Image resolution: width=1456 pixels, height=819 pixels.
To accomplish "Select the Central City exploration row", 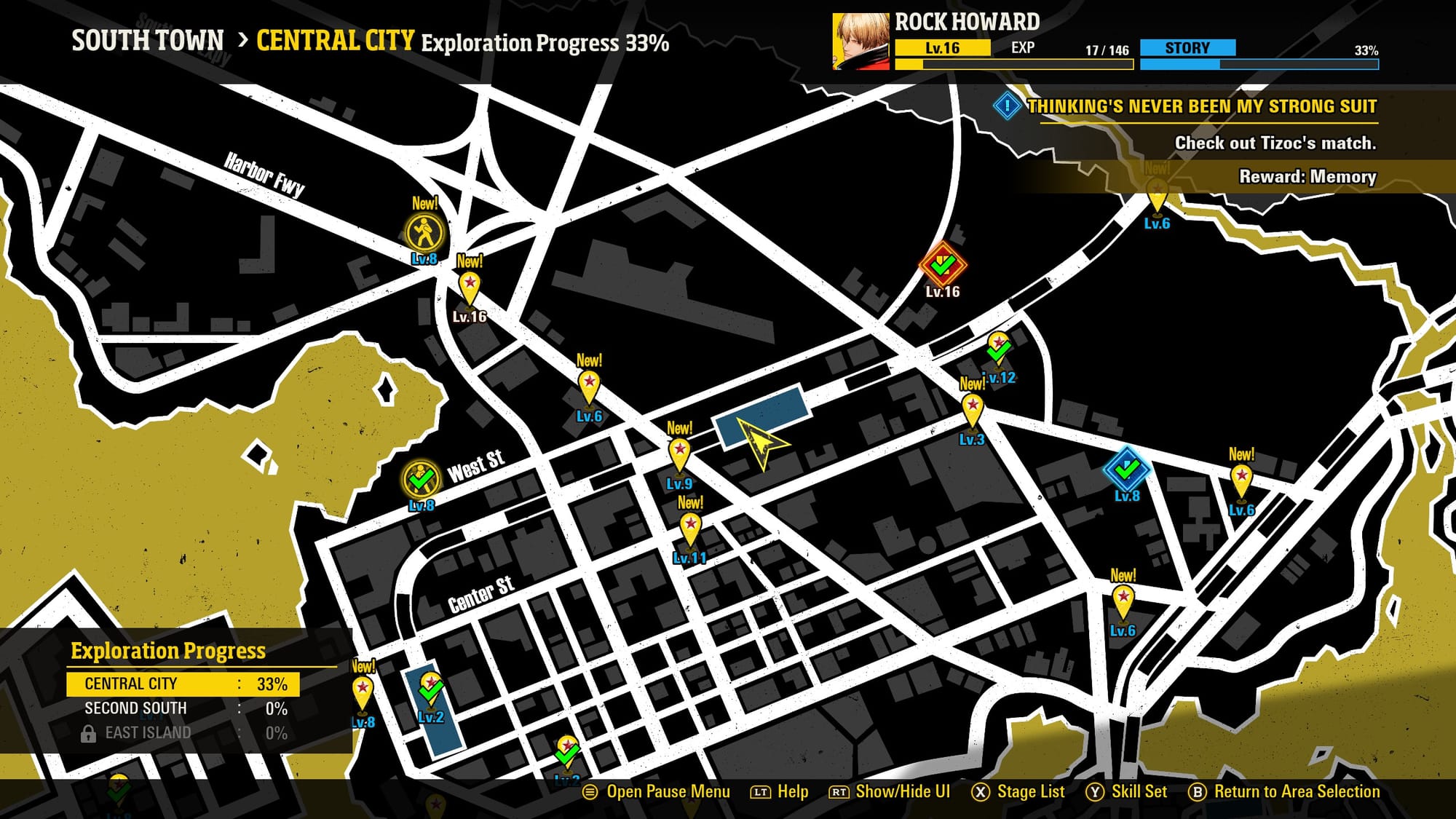I will tap(183, 684).
